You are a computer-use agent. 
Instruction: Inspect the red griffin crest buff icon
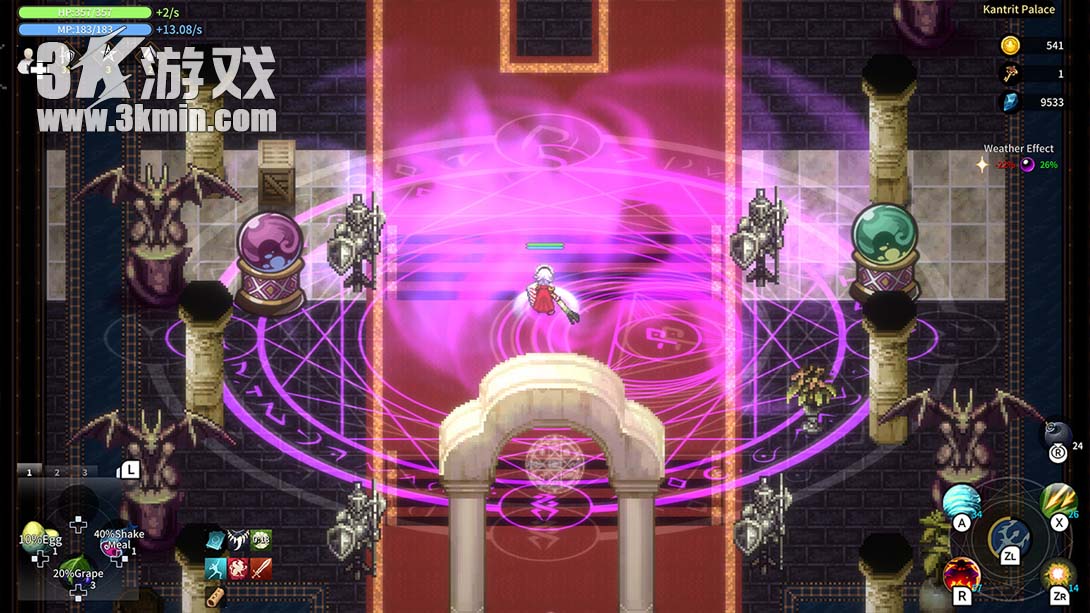tap(238, 569)
